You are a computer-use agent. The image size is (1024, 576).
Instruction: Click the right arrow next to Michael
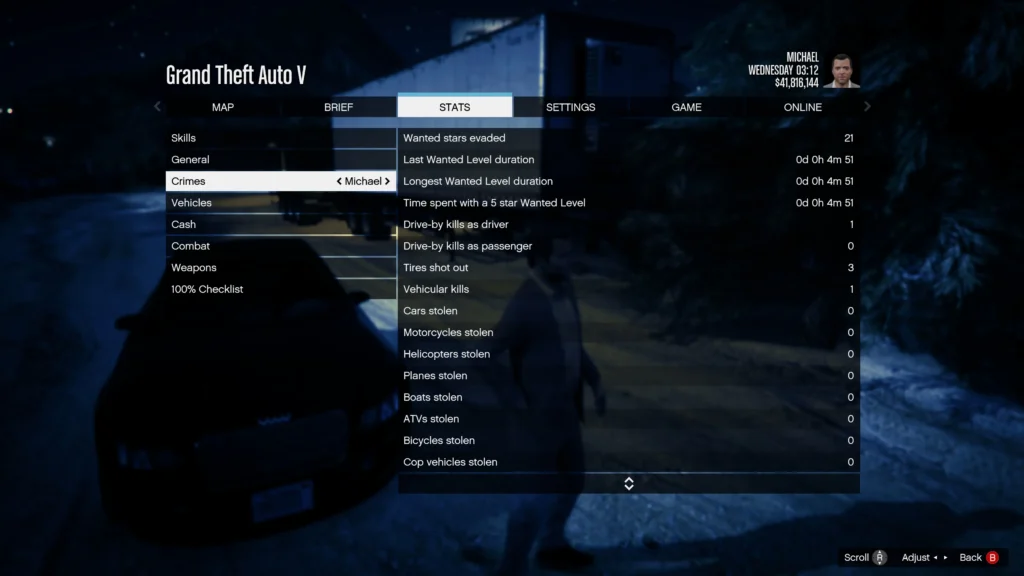(x=388, y=182)
